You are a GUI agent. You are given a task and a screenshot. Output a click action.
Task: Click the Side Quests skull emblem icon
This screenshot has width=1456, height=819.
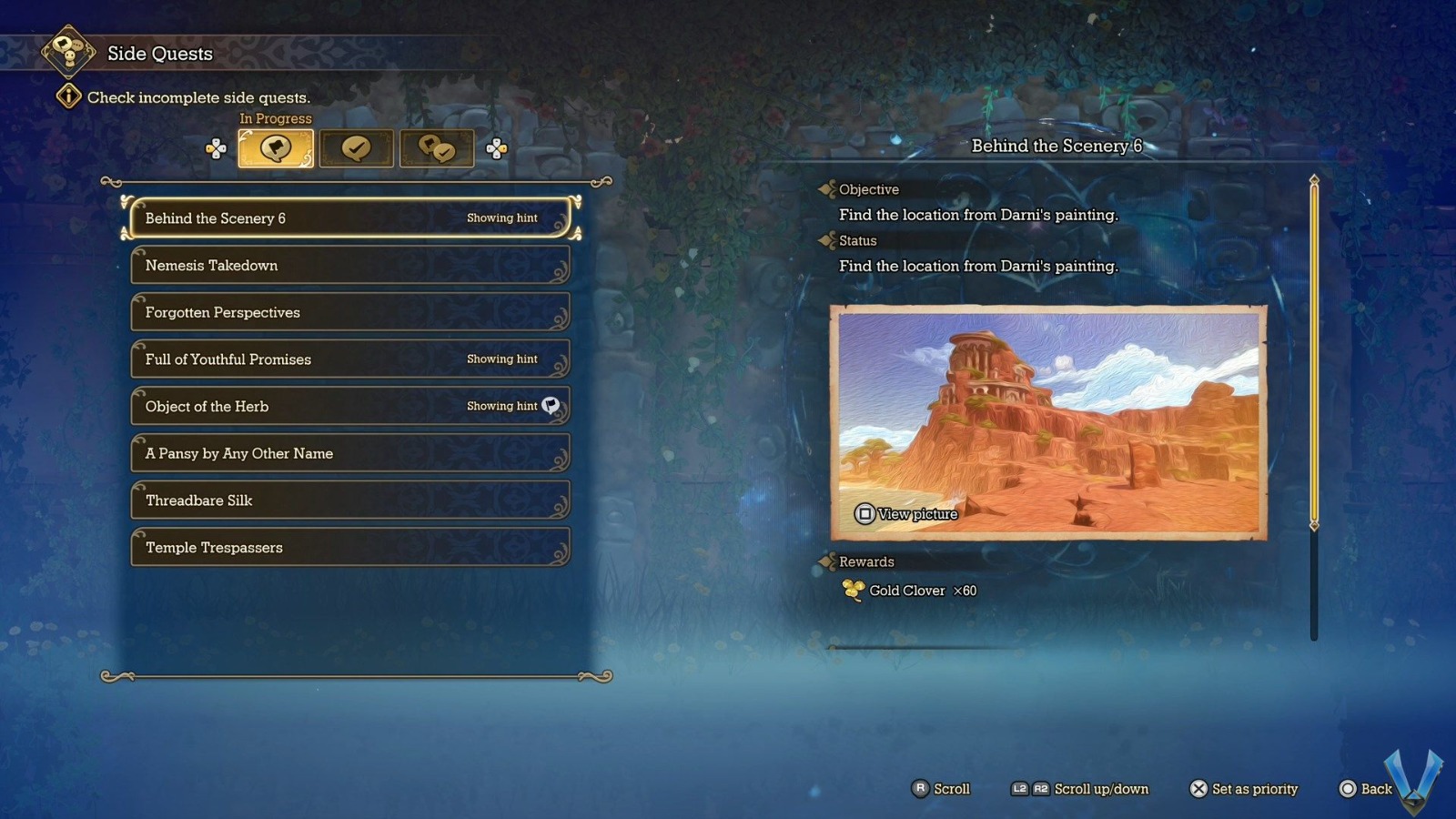(x=67, y=52)
